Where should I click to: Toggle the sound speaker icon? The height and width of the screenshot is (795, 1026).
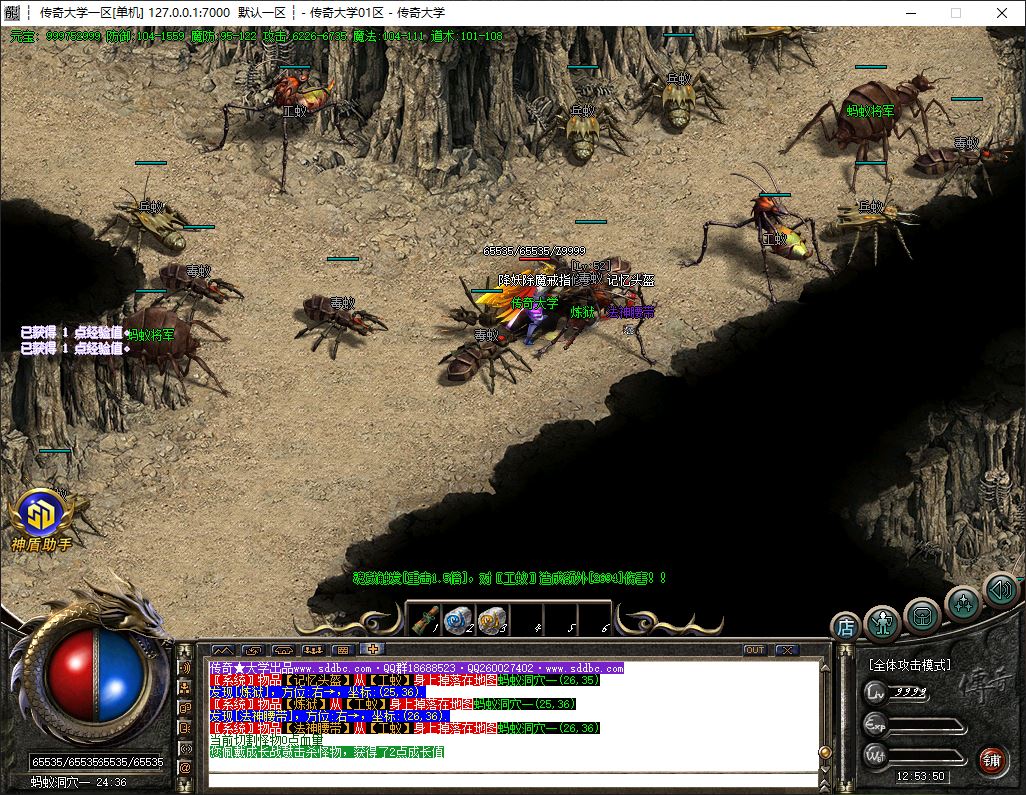(x=1000, y=589)
